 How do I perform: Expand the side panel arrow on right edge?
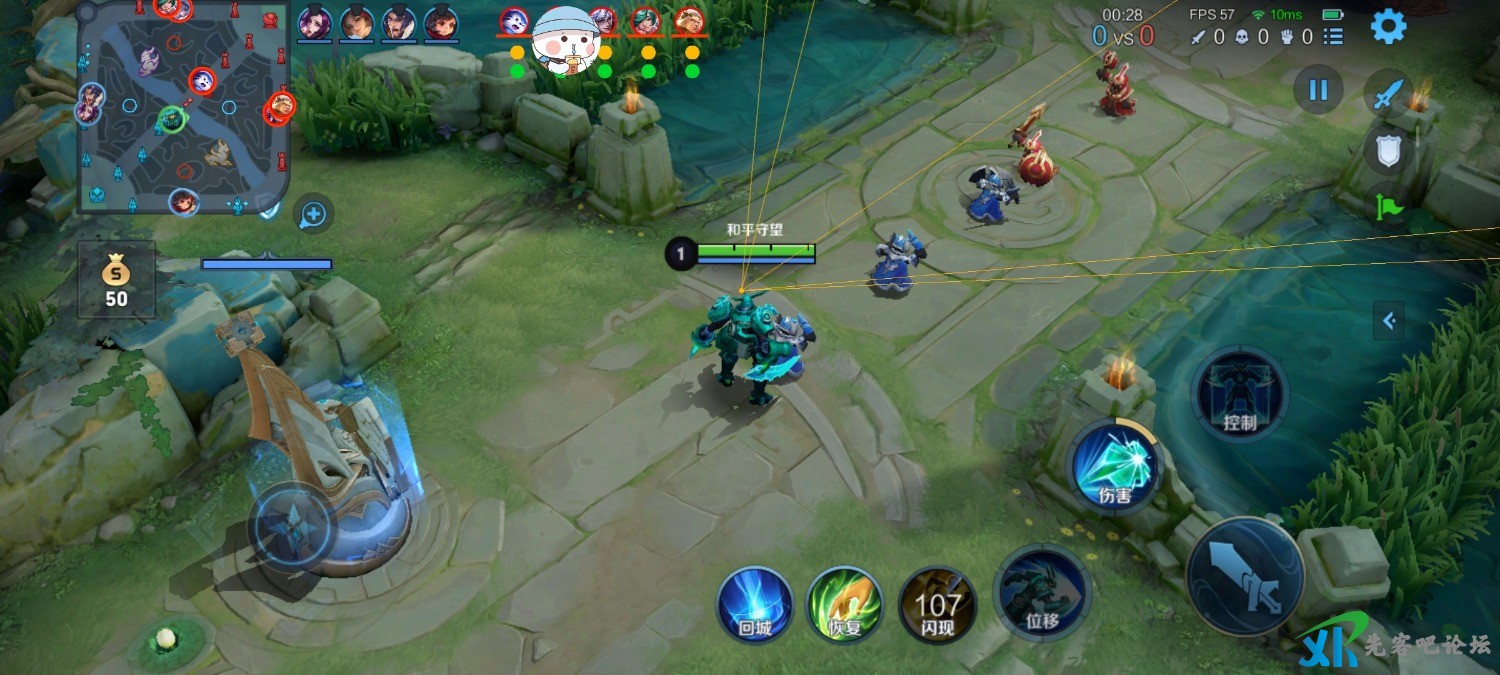[1389, 321]
